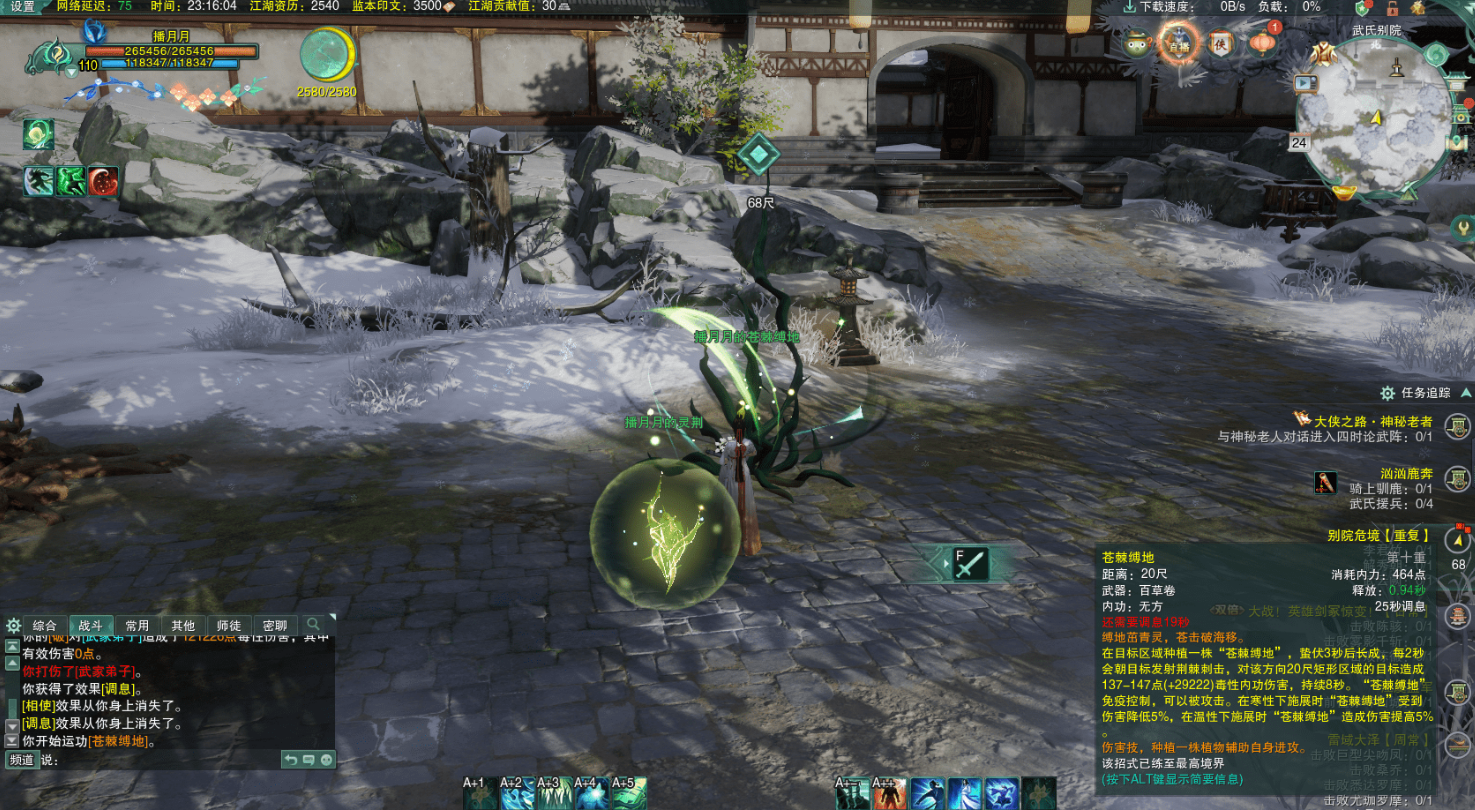1475x810 pixels.
Task: Open the calendar icon showing 24
Action: click(1299, 142)
